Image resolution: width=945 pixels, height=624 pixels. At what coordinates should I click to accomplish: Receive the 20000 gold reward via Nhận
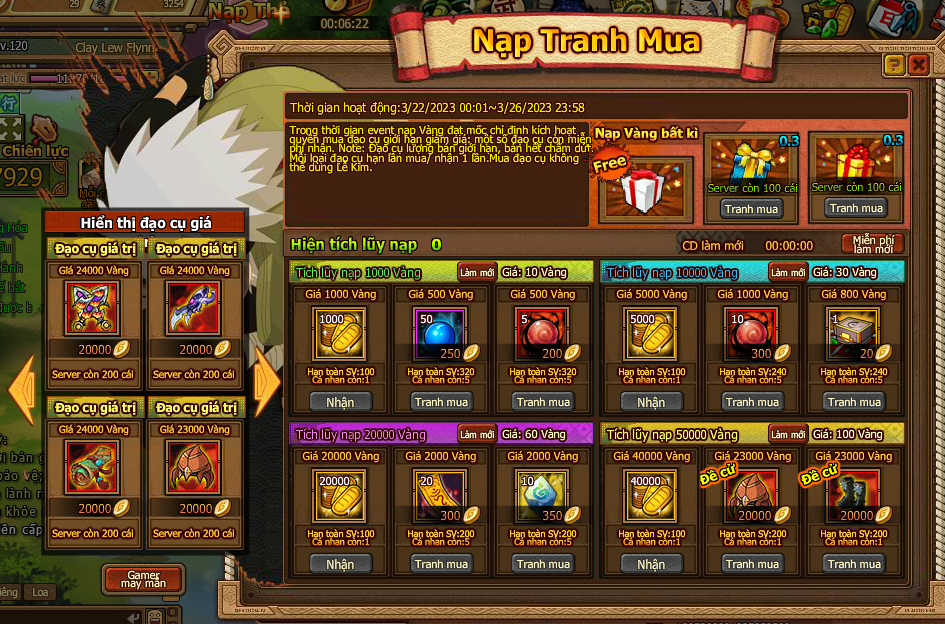point(340,564)
